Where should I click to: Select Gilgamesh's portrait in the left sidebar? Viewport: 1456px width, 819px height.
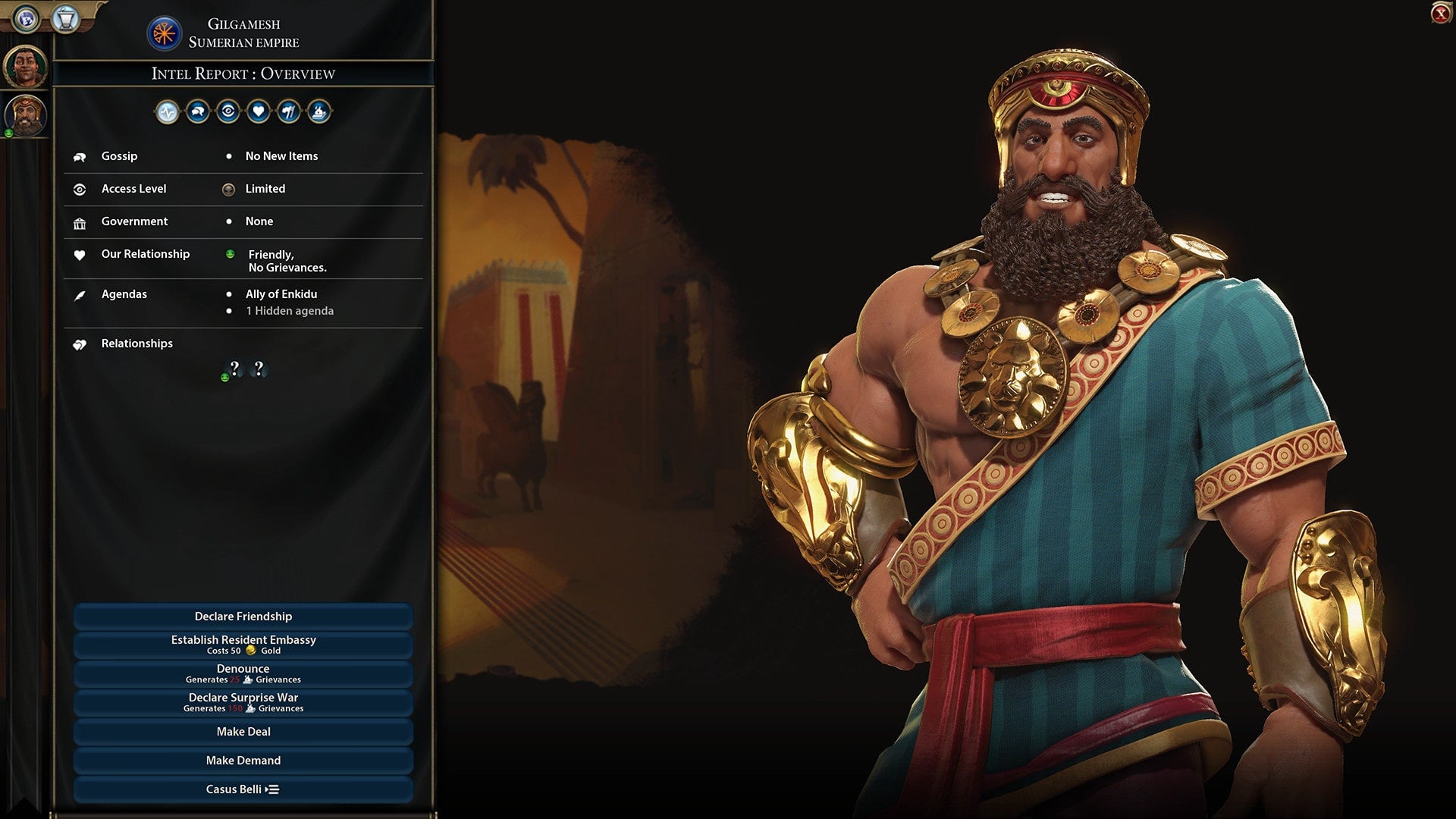(25, 114)
